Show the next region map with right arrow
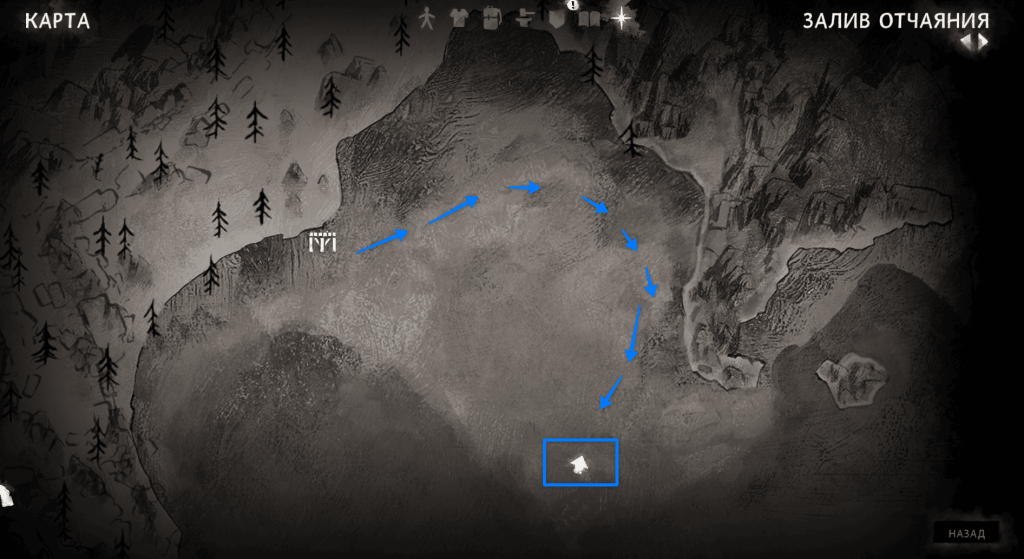1024x559 pixels. pos(983,41)
